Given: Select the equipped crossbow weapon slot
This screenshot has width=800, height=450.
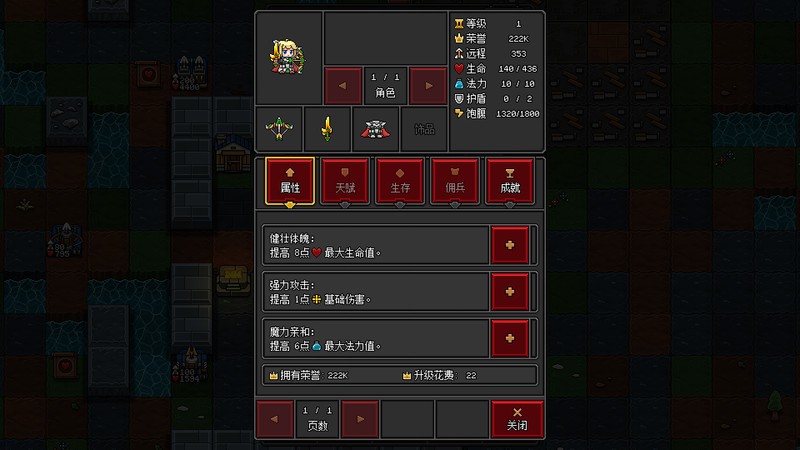Looking at the screenshot, I should [x=278, y=129].
